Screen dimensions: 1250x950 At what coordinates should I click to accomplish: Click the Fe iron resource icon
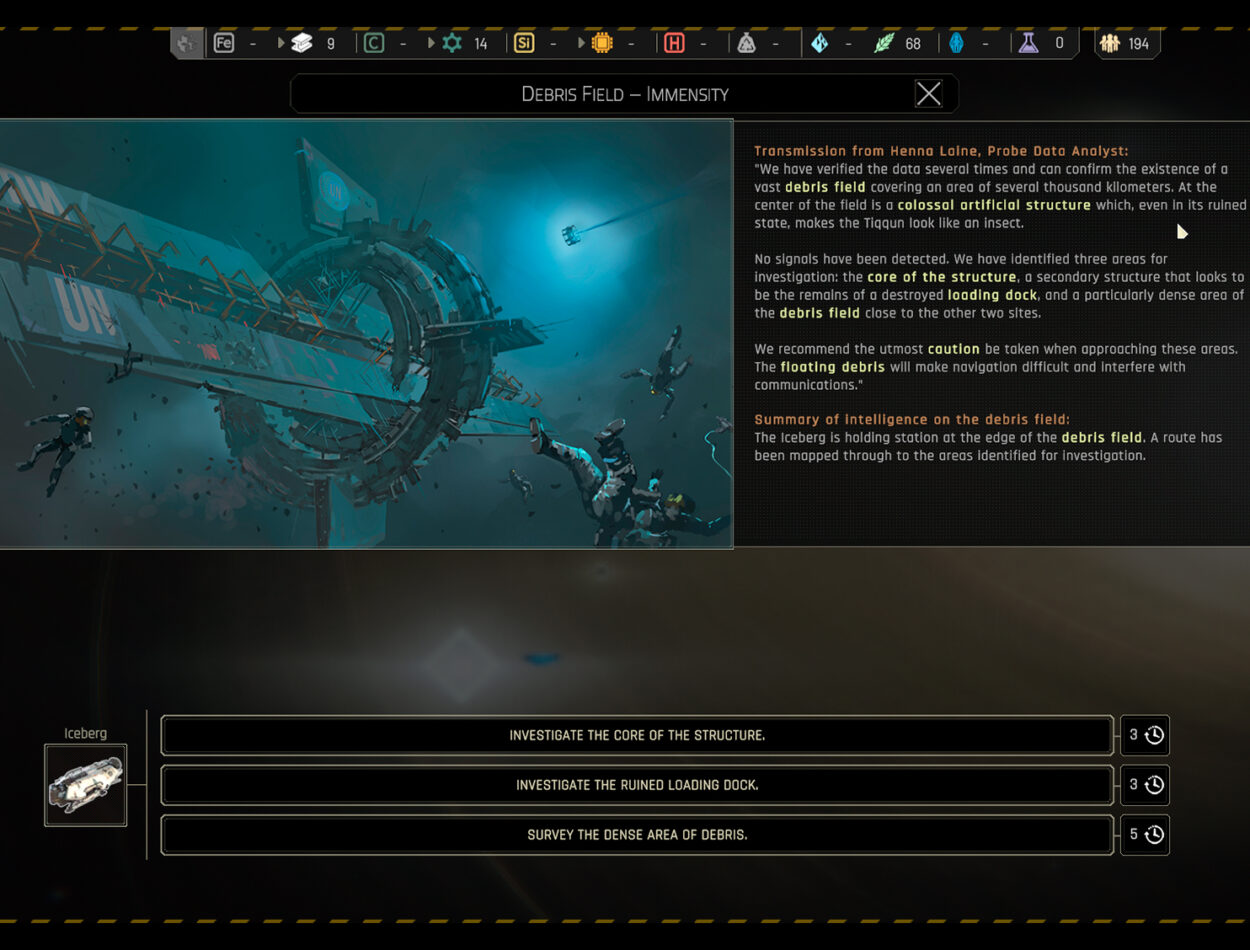pos(224,43)
